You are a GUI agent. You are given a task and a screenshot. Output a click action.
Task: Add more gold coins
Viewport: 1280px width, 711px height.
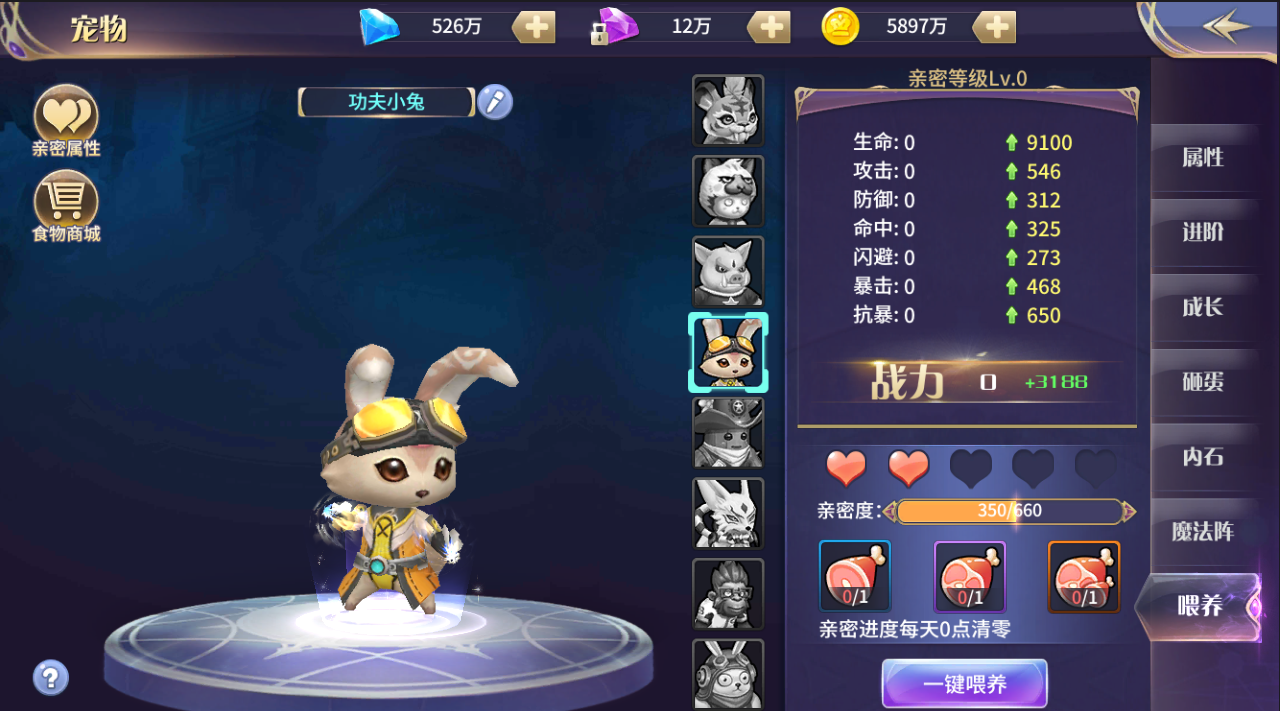point(994,27)
